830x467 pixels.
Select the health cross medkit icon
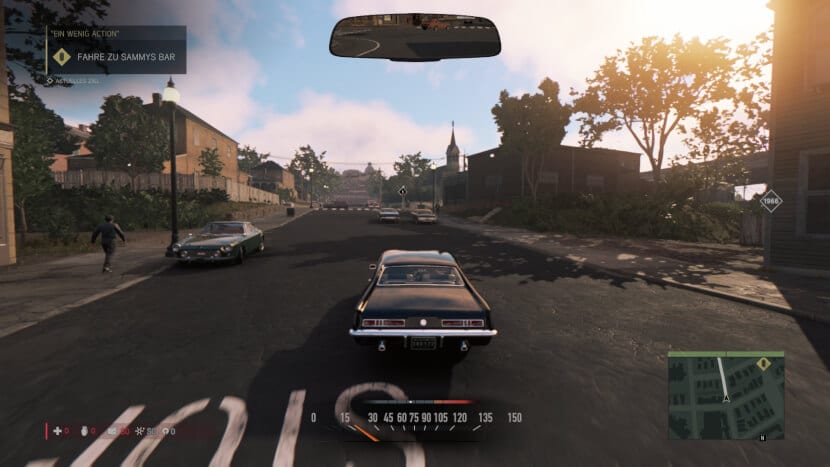pyautogui.click(x=56, y=431)
